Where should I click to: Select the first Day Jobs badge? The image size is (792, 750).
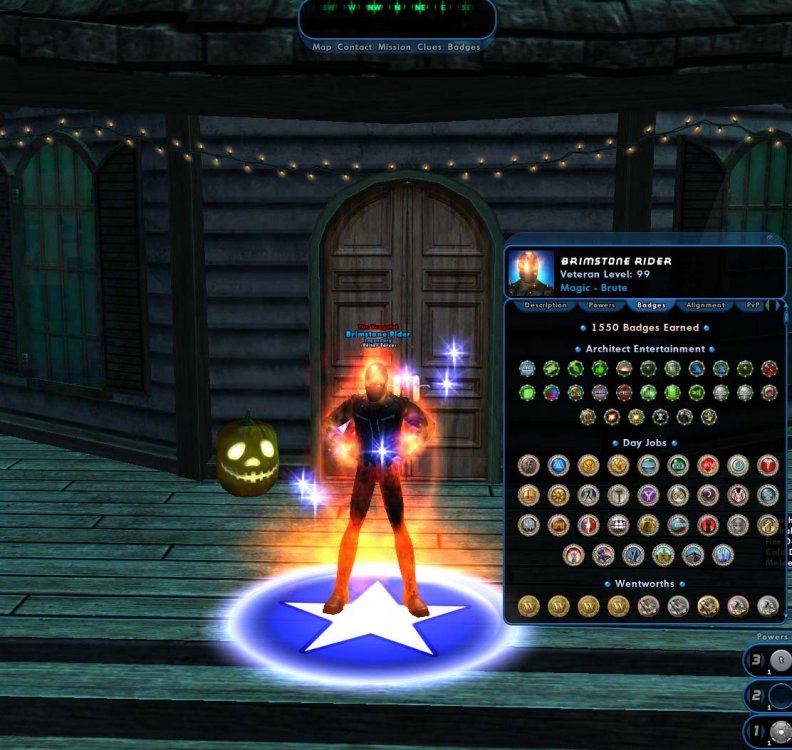(x=529, y=465)
